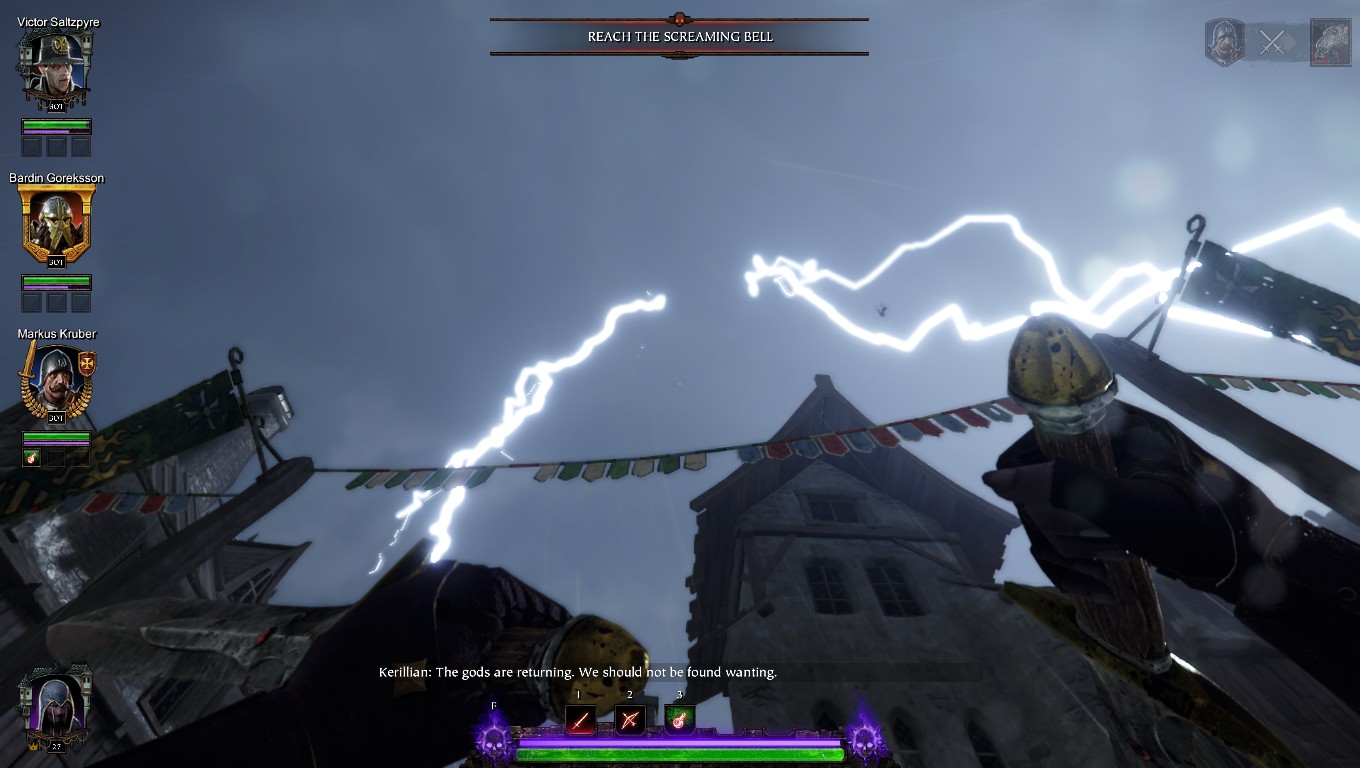Select the hooded elf player portrait

[x=56, y=704]
